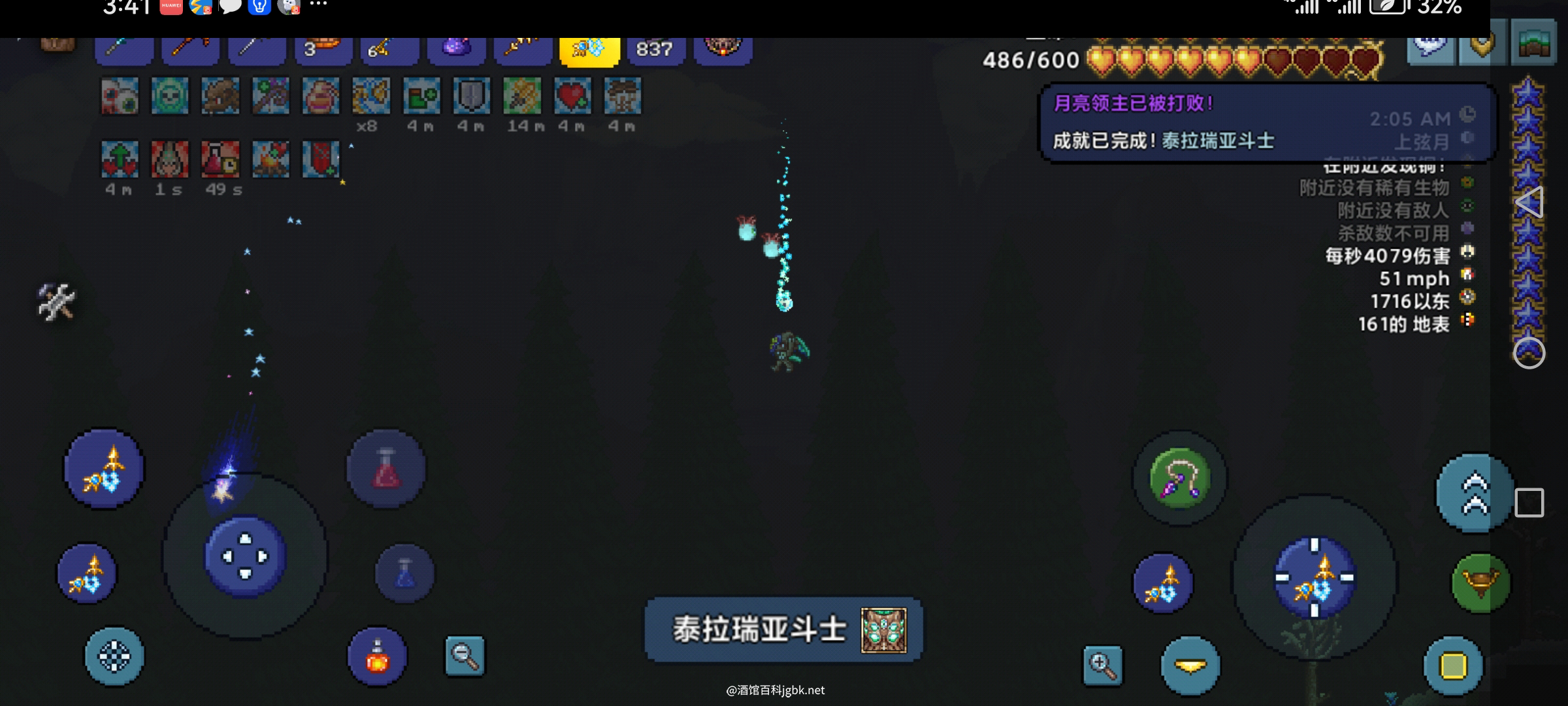This screenshot has width=1568, height=706.
Task: Use the orange buff potion quick button
Action: point(377,656)
